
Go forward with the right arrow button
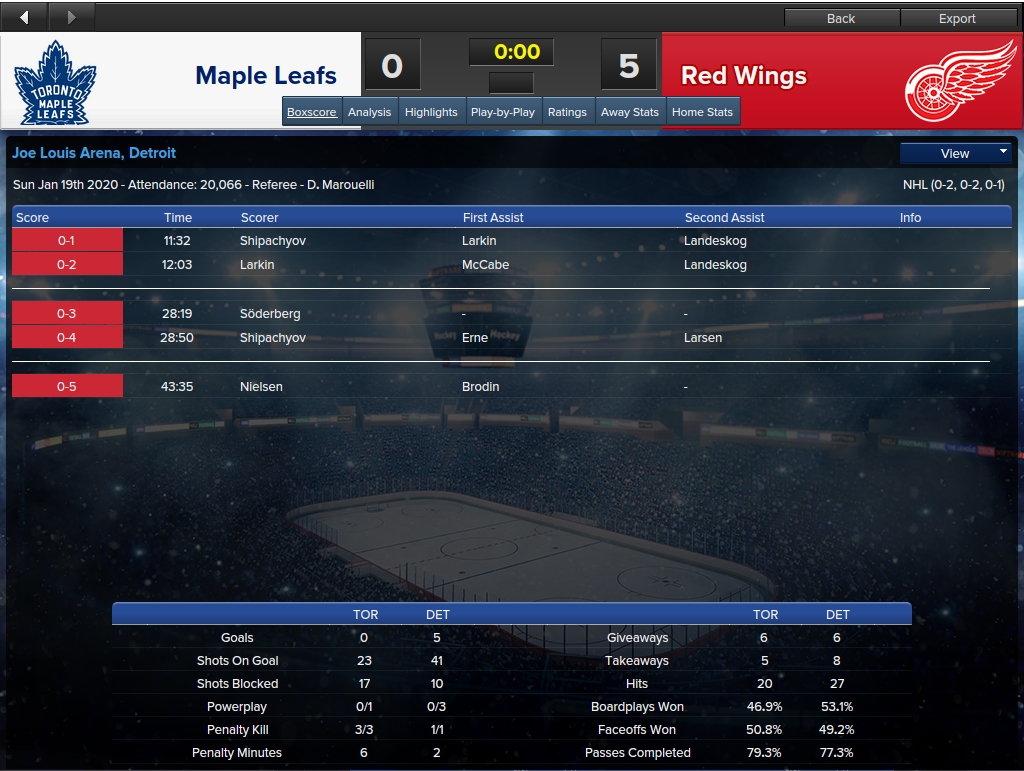click(71, 17)
